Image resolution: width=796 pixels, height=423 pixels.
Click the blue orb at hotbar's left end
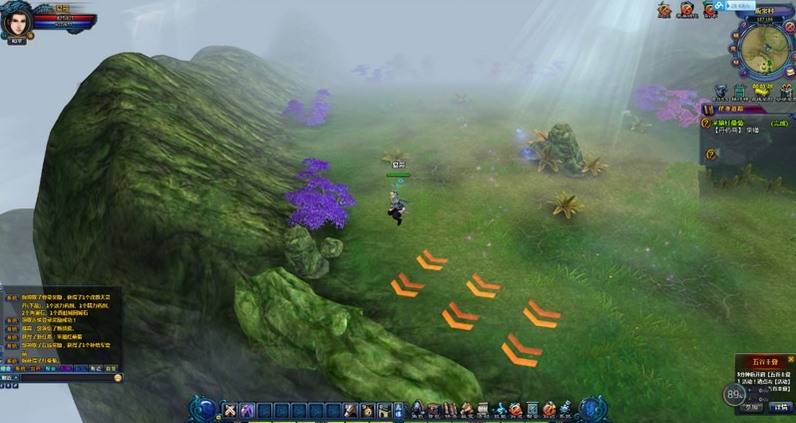tap(205, 408)
